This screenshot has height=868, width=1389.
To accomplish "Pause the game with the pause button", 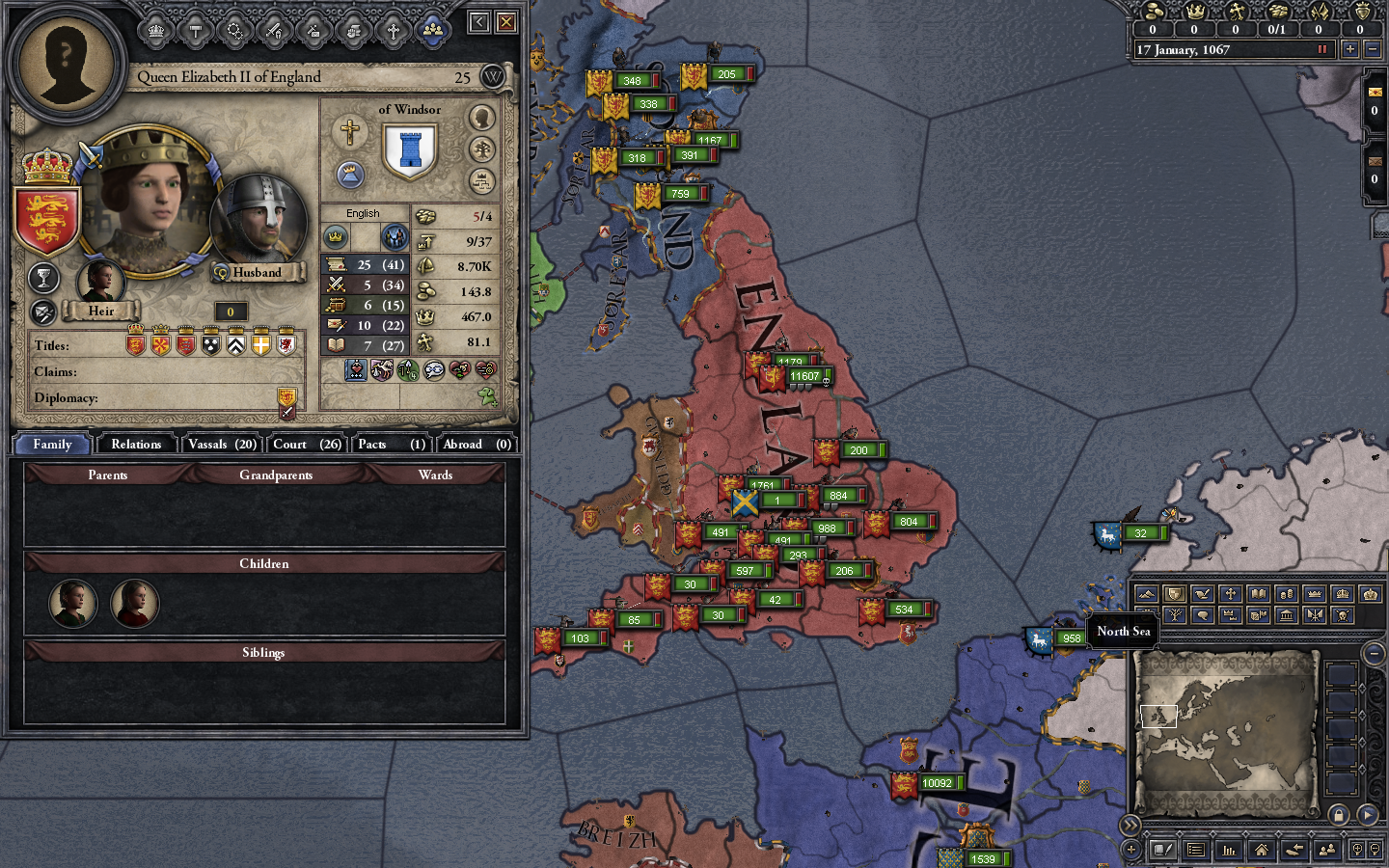I will click(x=1321, y=49).
